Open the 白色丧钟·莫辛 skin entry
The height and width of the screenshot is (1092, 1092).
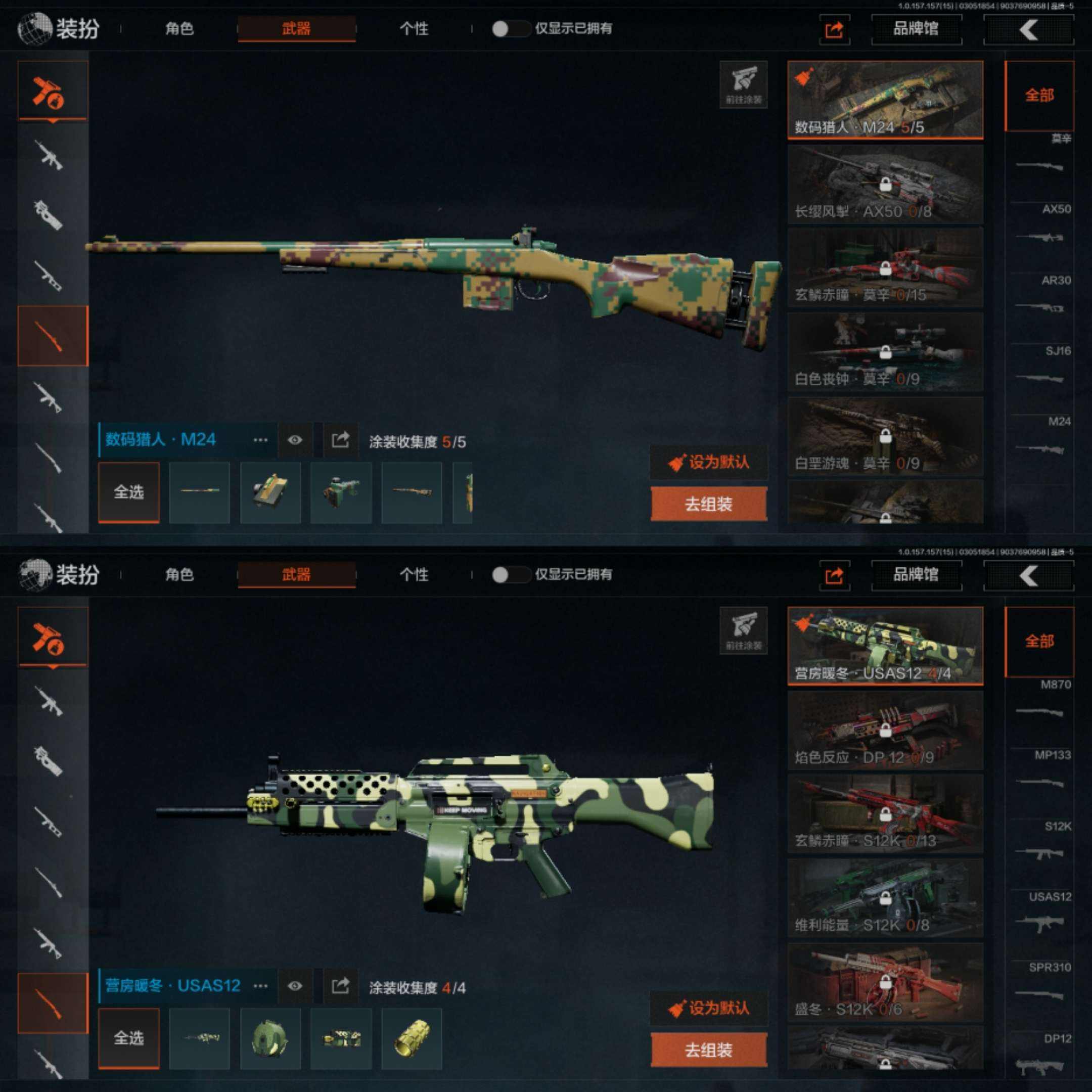pyautogui.click(x=885, y=352)
